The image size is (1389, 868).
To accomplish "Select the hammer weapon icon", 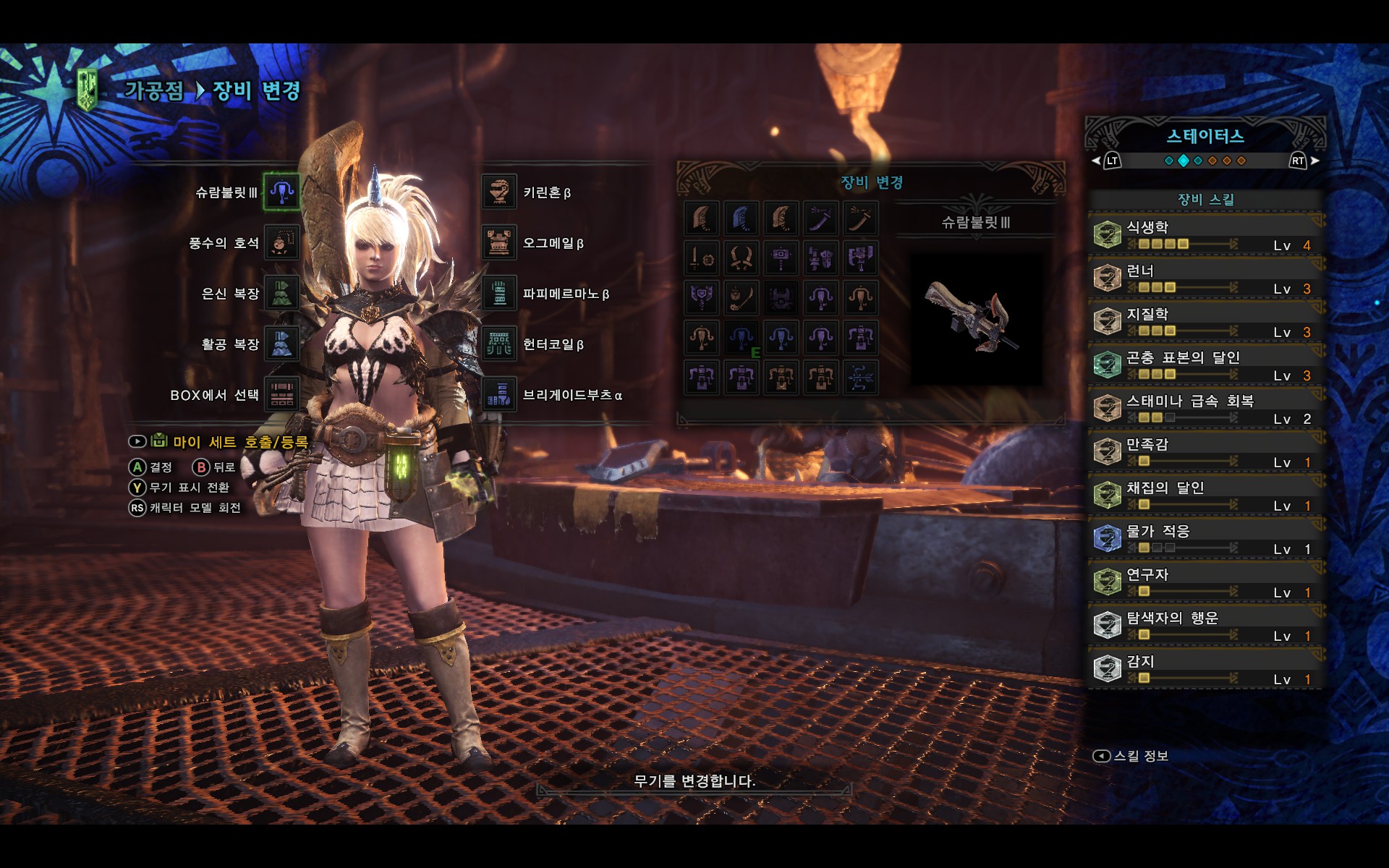I will pos(781,258).
